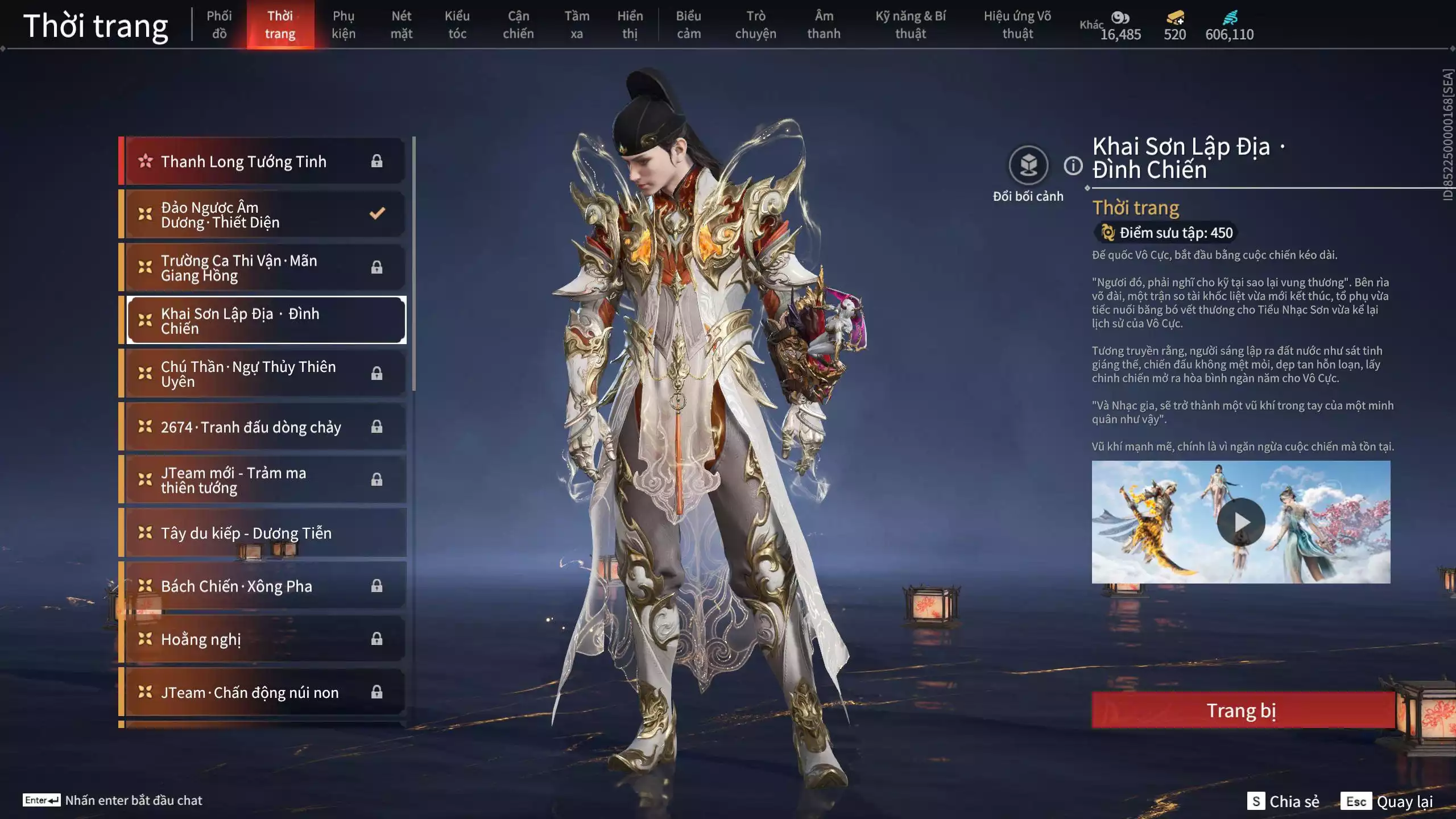Open the outfit info icon
The image size is (1456, 819).
click(x=1073, y=166)
